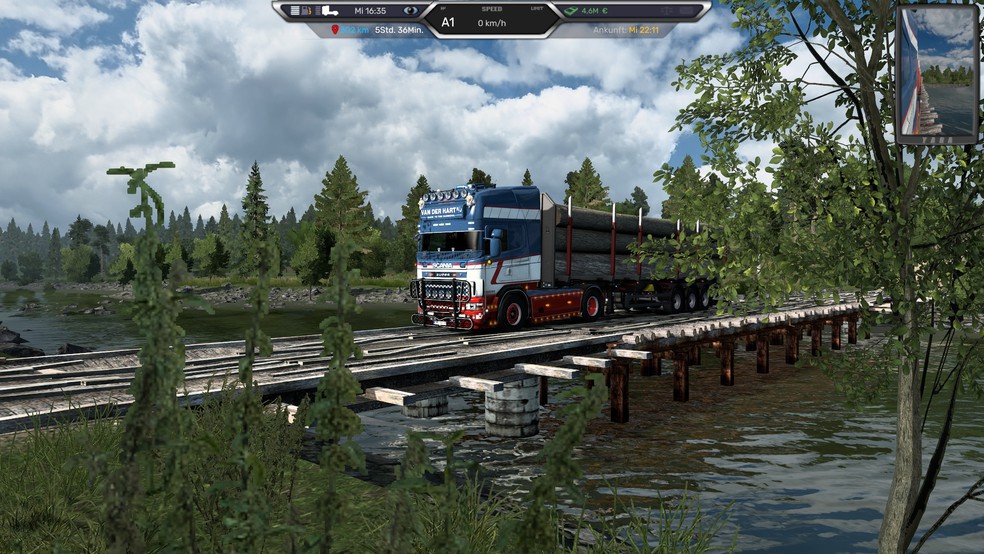
Task: Click the red destination pin icon
Action: pos(335,31)
